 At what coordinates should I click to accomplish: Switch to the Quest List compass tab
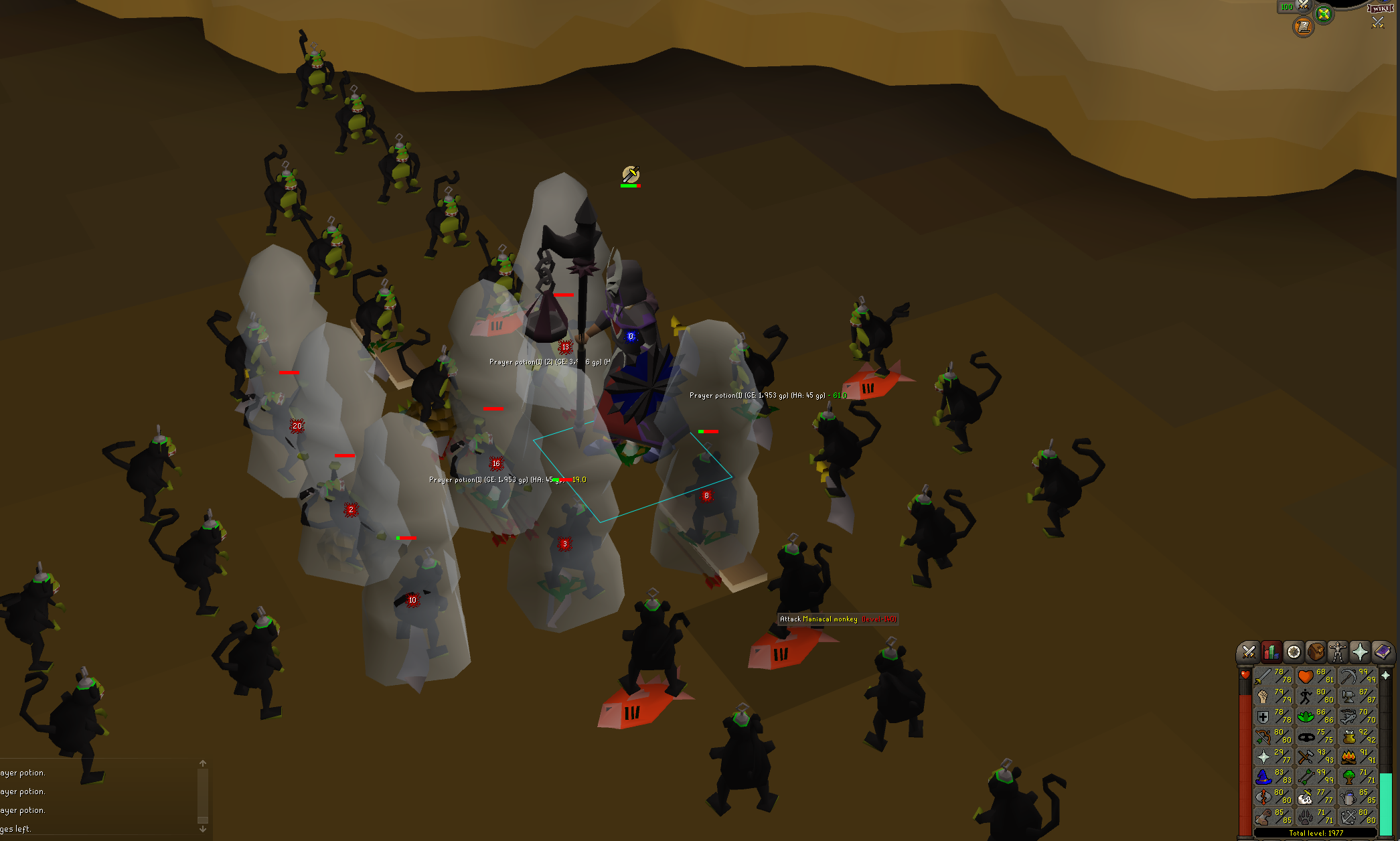1294,652
